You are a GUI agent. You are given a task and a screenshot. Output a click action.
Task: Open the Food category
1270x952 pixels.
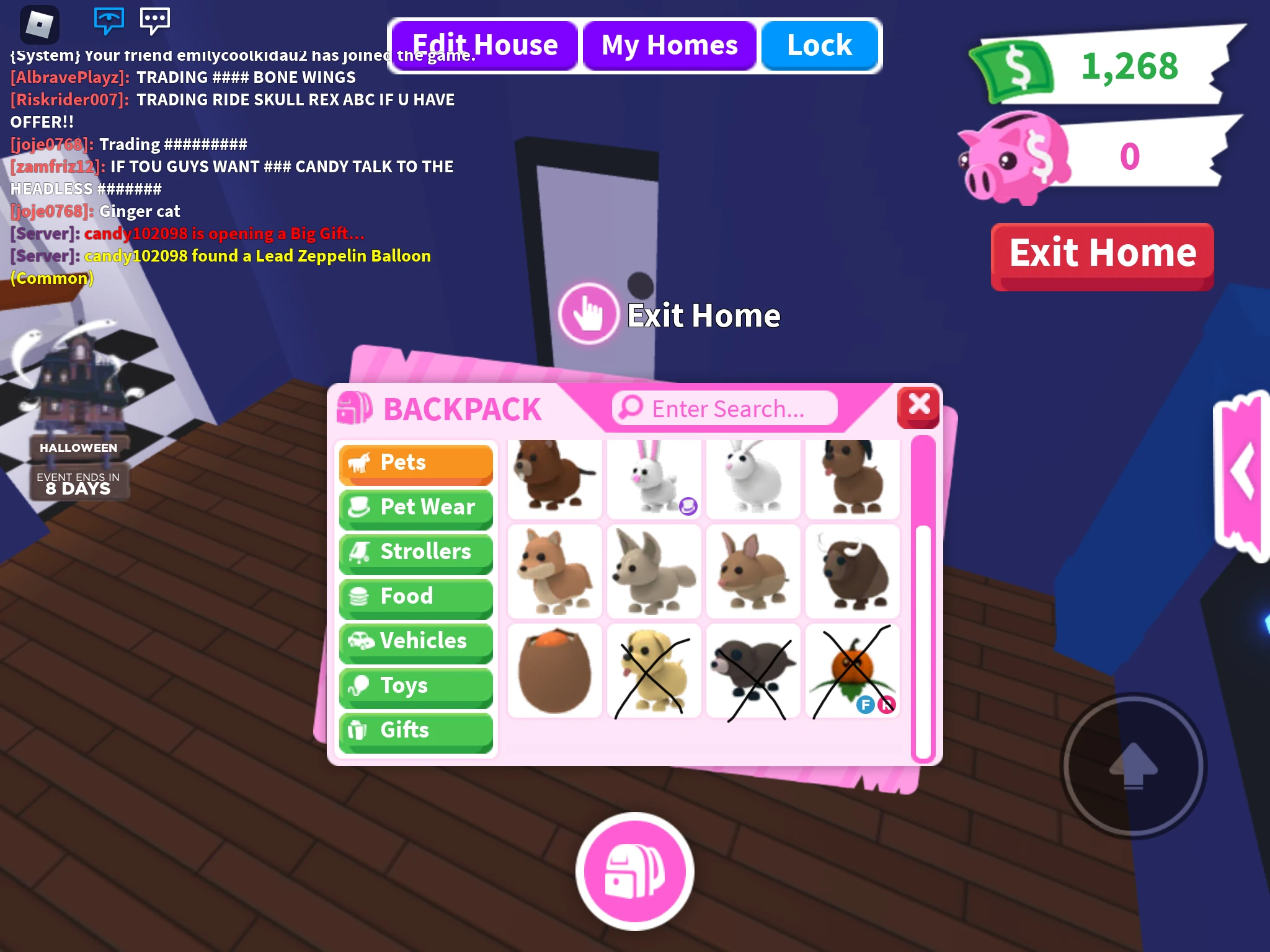pyautogui.click(x=415, y=596)
